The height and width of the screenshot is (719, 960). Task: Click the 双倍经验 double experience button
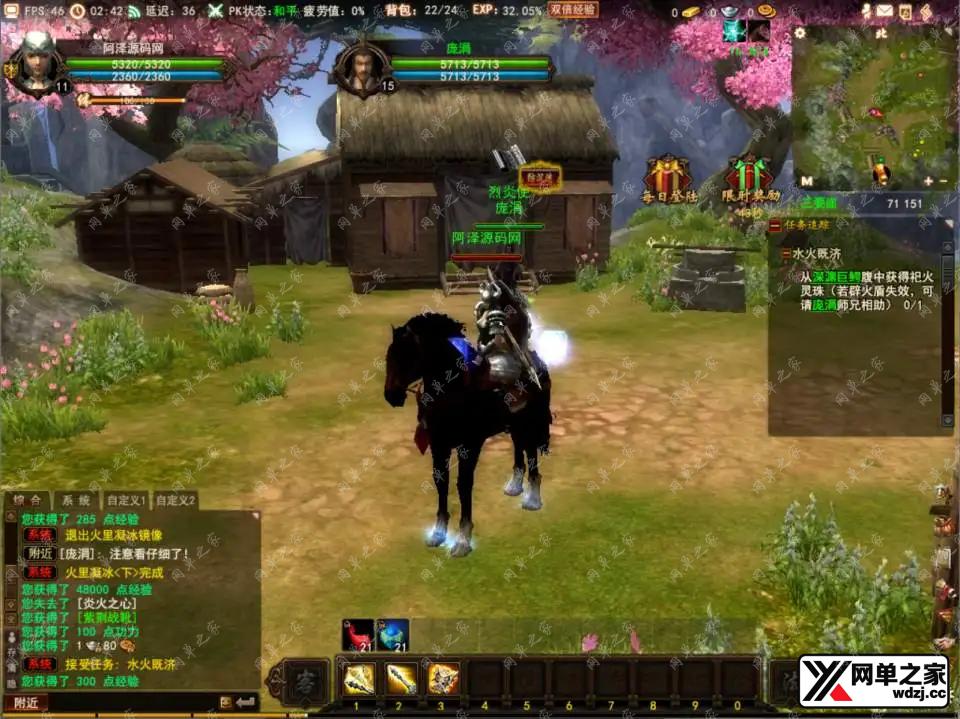(573, 10)
